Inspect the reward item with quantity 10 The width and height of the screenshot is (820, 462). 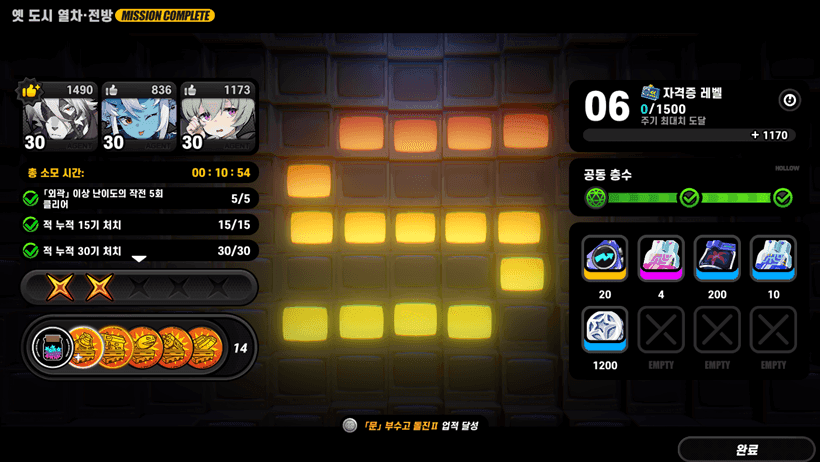click(773, 259)
